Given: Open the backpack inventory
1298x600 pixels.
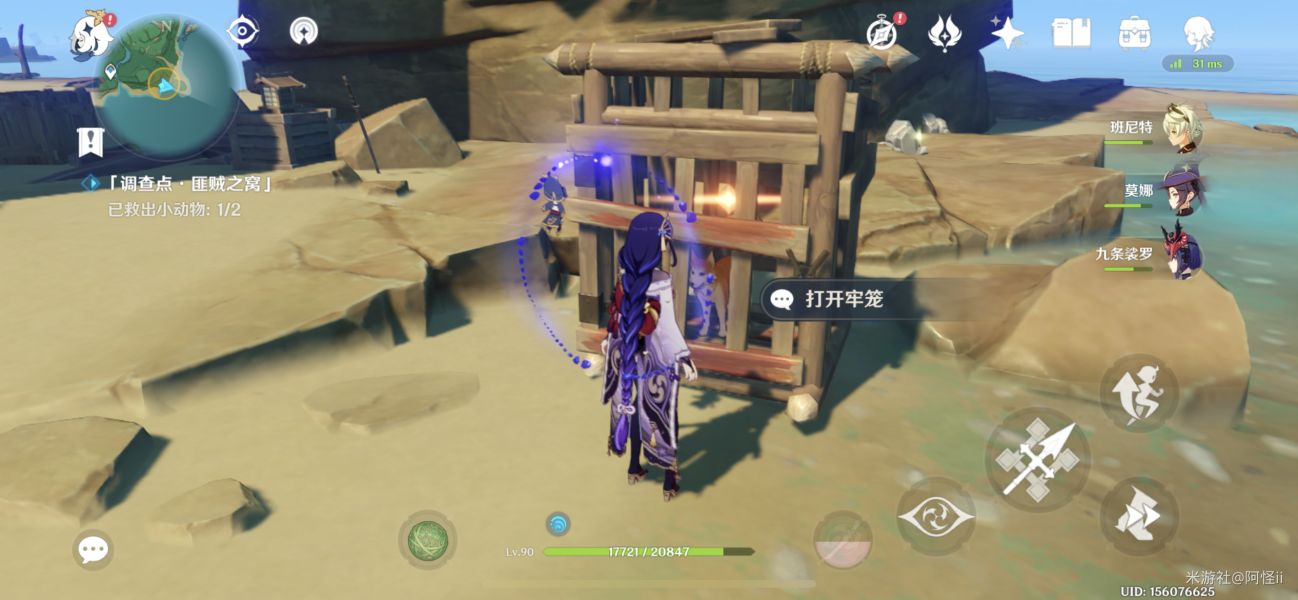Looking at the screenshot, I should (x=1134, y=33).
